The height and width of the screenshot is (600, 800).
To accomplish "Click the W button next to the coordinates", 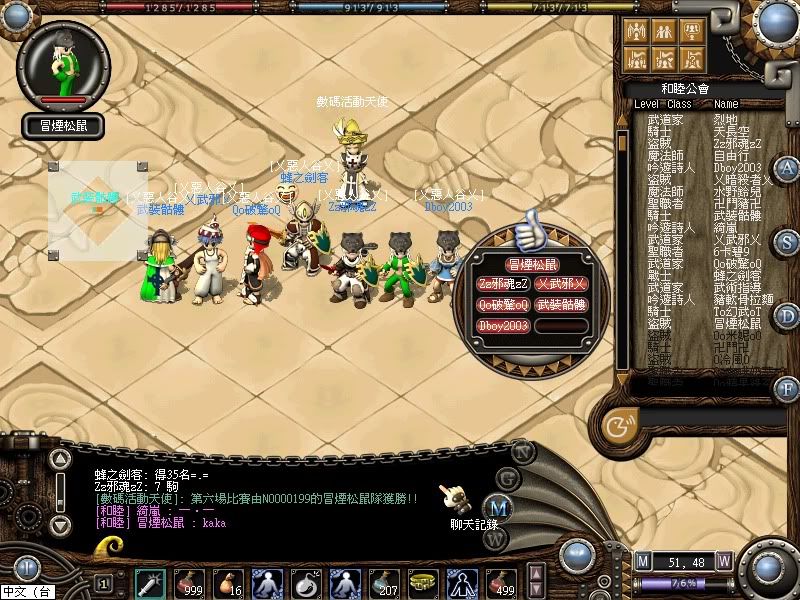I will tap(724, 560).
